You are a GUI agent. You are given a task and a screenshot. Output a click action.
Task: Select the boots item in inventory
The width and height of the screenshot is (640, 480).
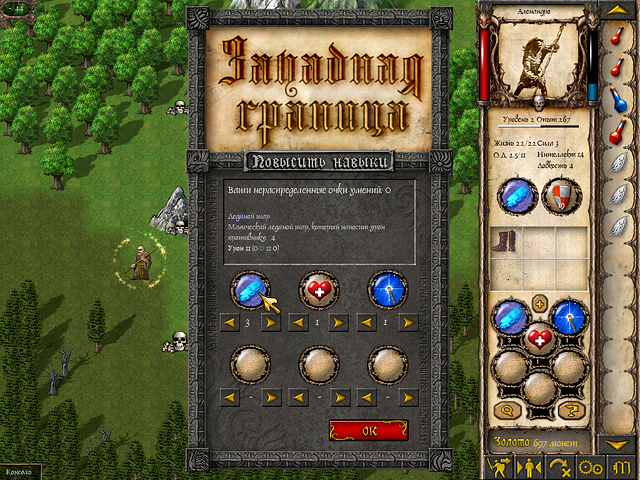pos(507,243)
